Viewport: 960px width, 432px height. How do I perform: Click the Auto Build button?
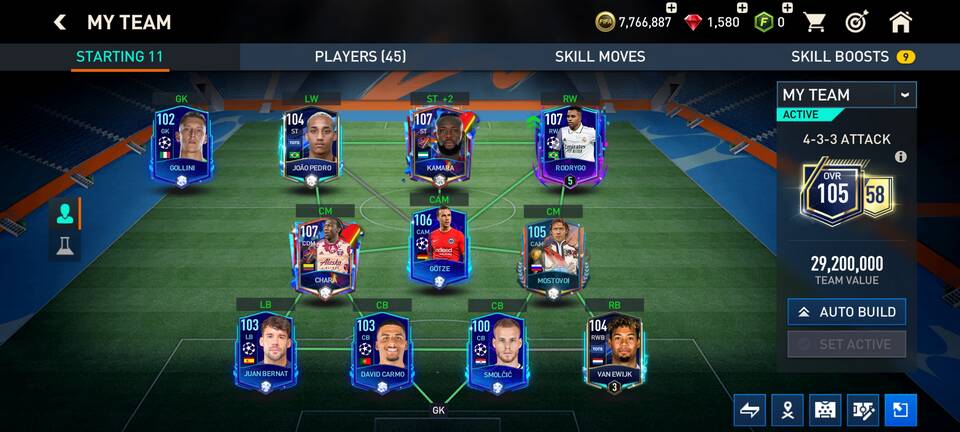846,312
